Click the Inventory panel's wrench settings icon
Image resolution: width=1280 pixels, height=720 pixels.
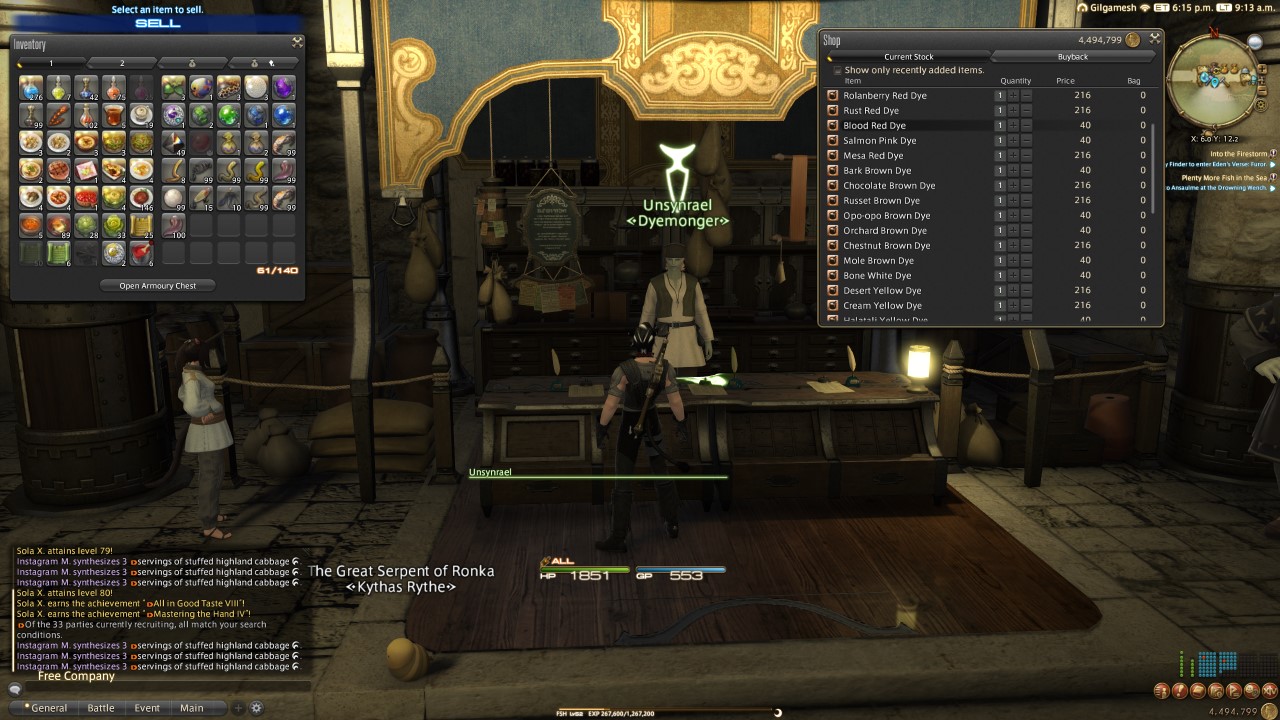tap(296, 43)
